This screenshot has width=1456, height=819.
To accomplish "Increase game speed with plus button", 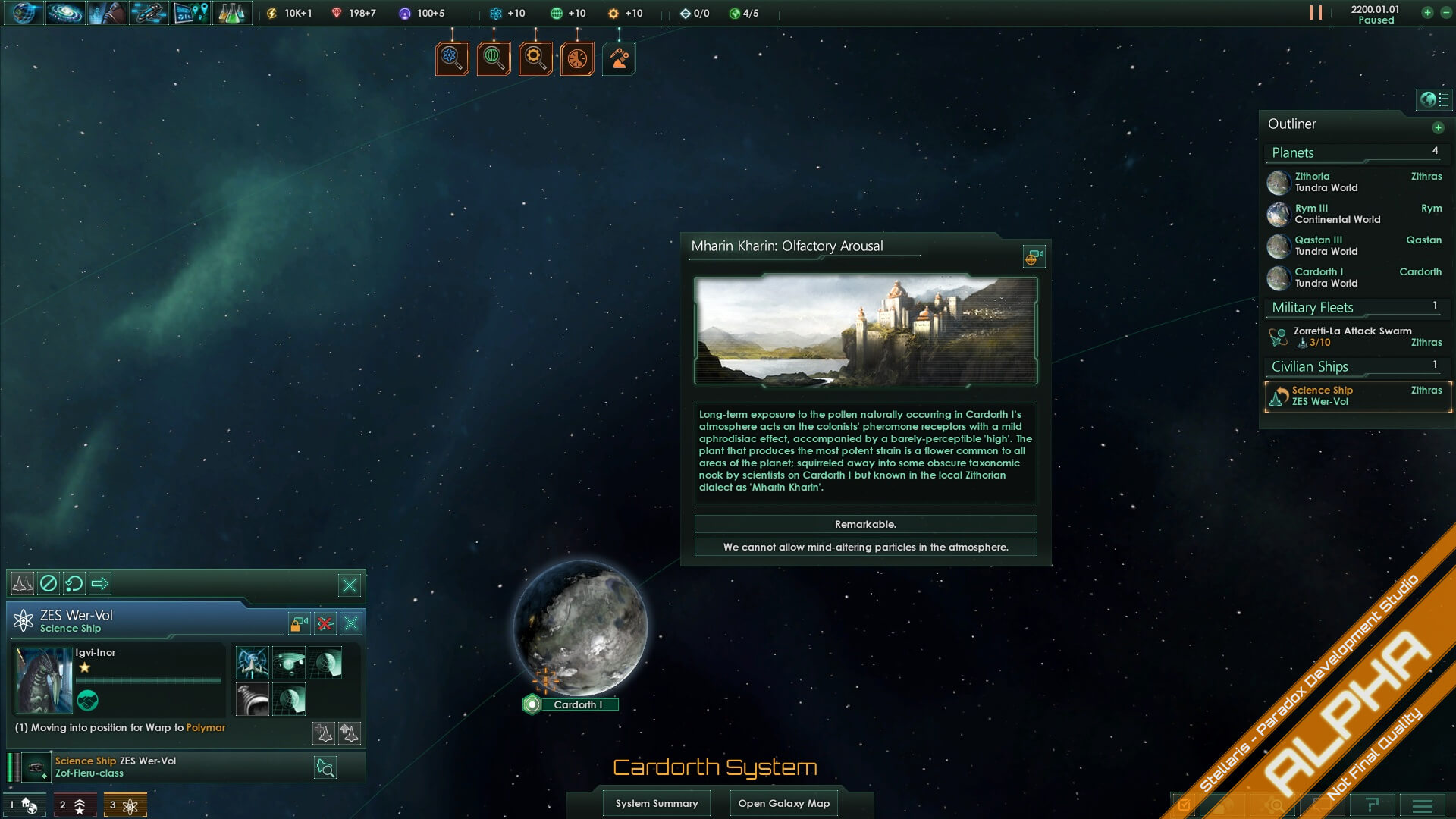I will [1427, 13].
